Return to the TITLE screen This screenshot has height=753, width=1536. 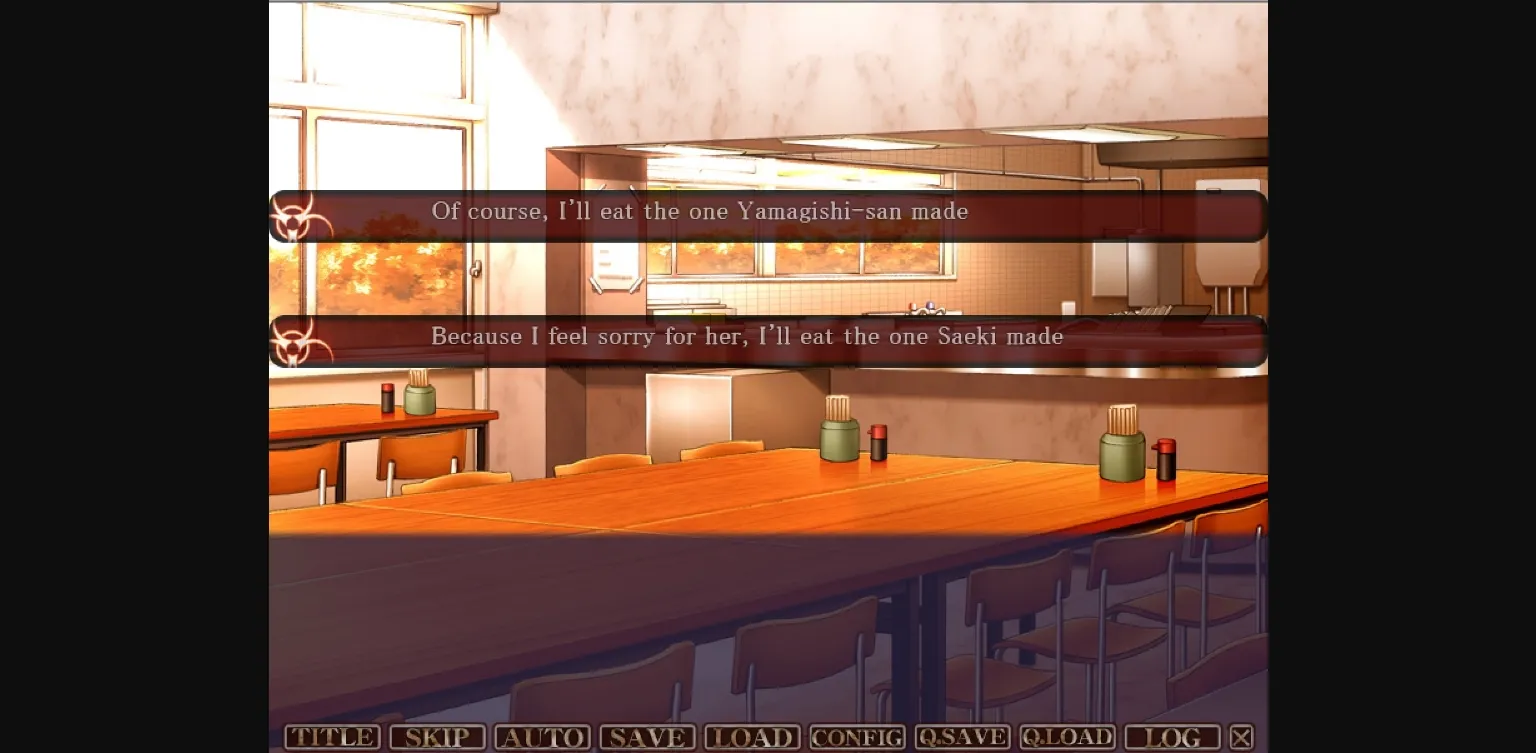click(x=332, y=737)
